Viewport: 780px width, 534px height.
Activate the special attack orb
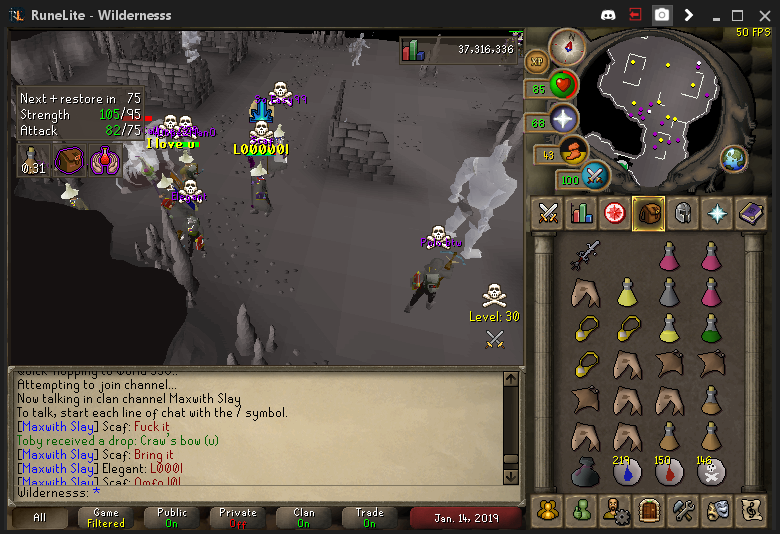click(x=596, y=177)
